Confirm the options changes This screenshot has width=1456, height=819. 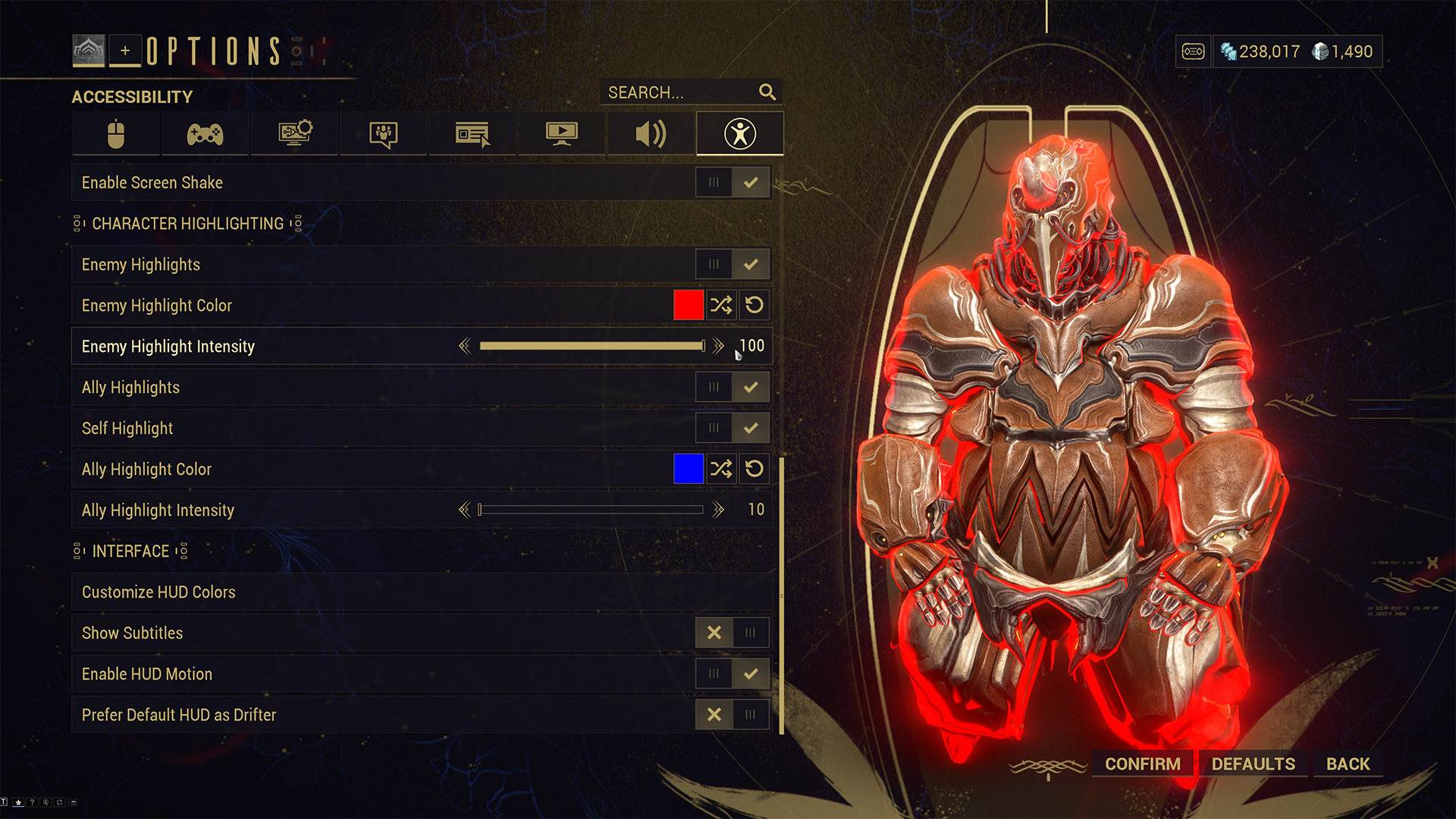tap(1142, 764)
